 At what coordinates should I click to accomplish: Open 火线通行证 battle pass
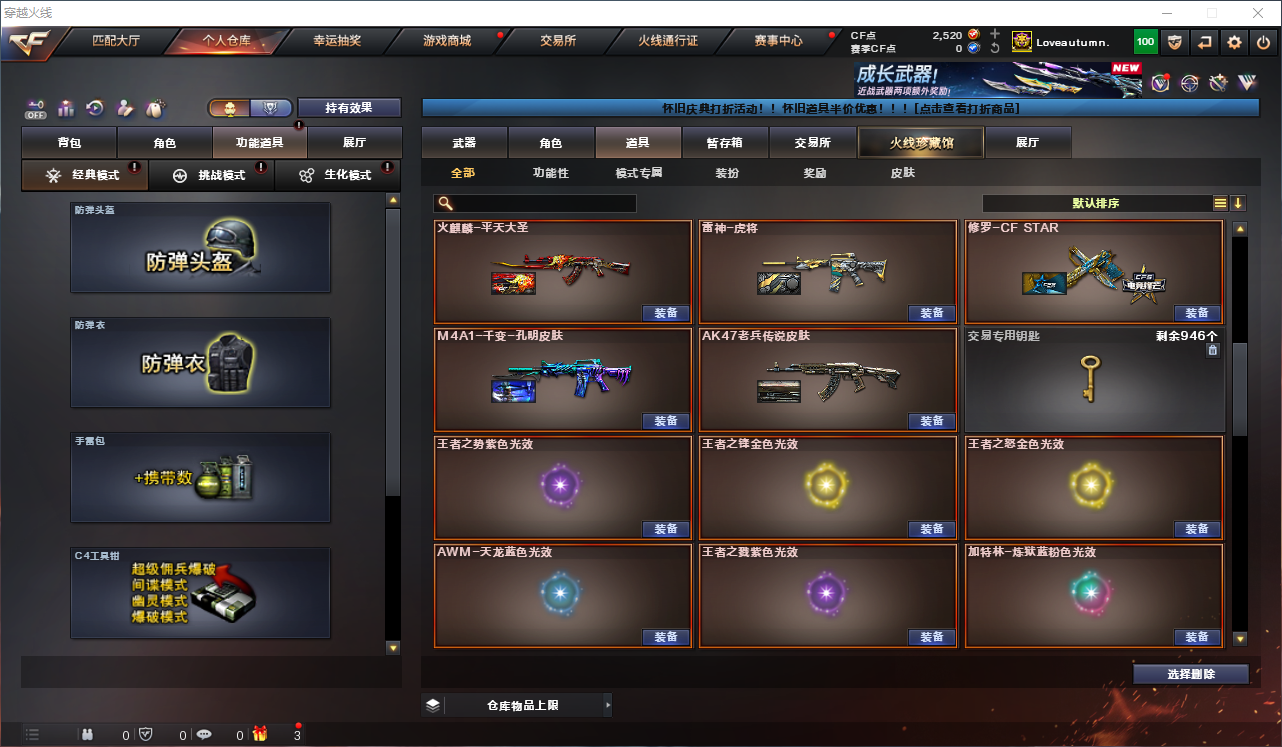coord(668,41)
